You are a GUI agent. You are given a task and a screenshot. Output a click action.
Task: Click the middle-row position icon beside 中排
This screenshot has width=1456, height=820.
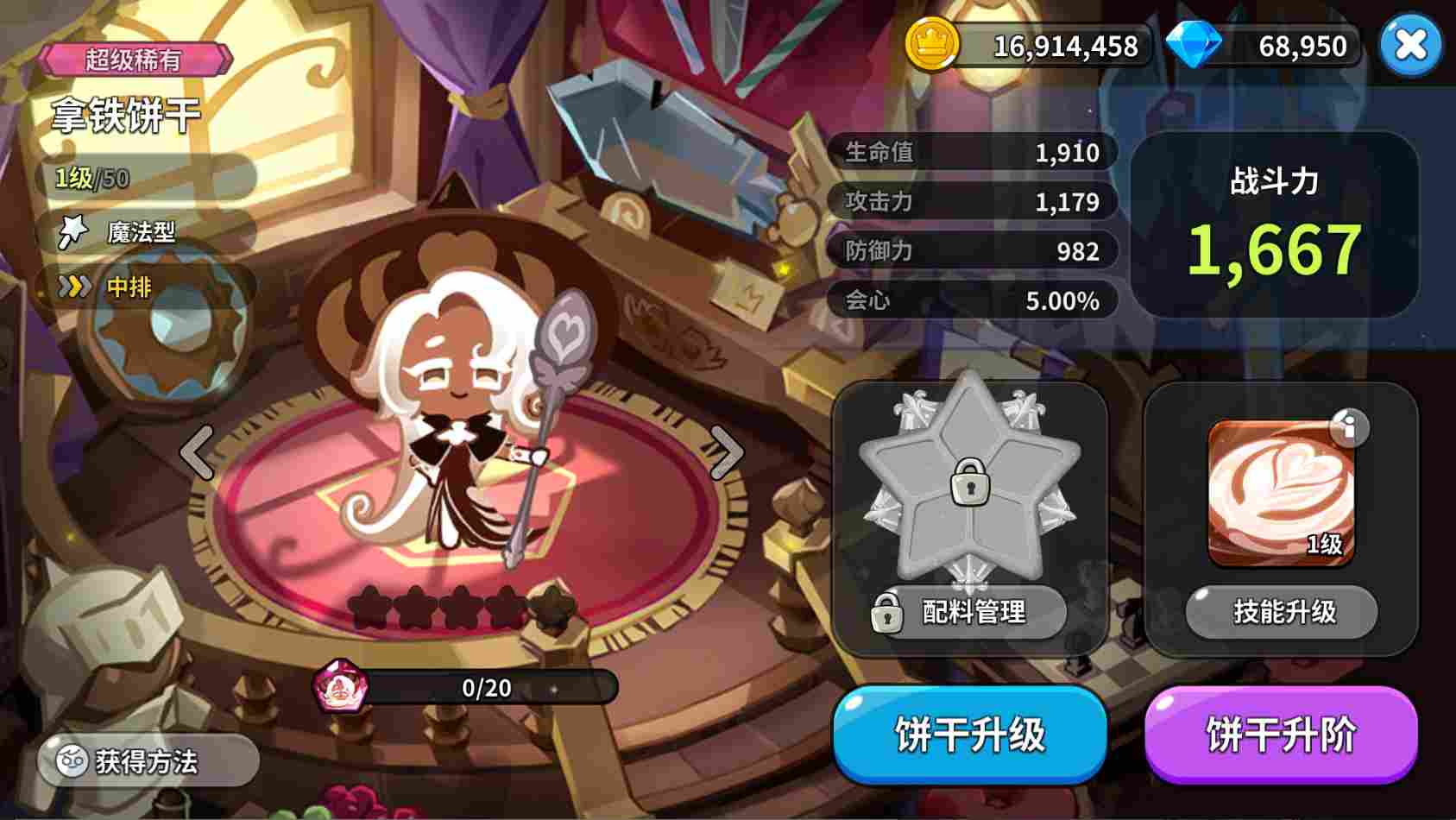tap(78, 287)
